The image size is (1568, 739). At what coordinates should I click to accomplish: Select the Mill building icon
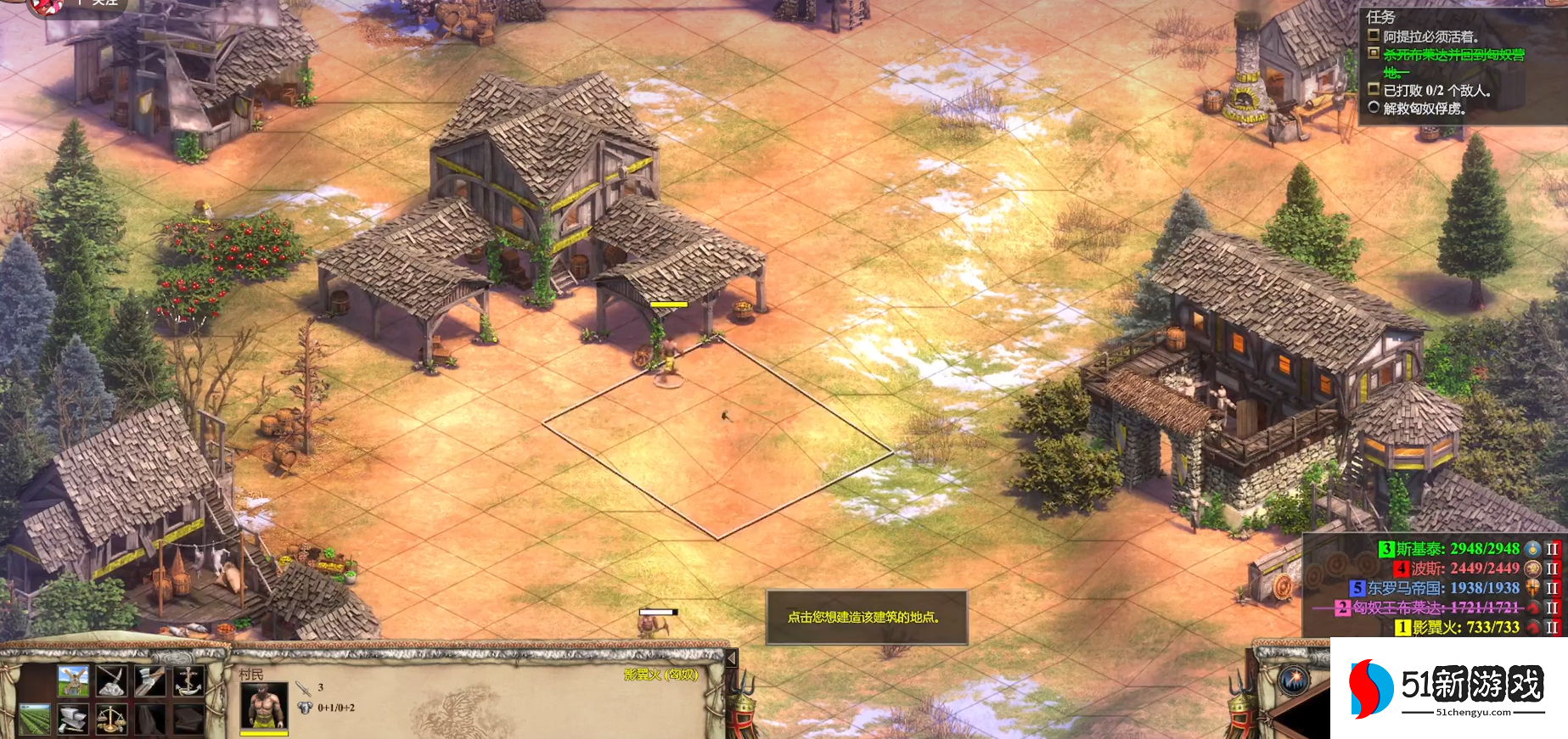73,680
